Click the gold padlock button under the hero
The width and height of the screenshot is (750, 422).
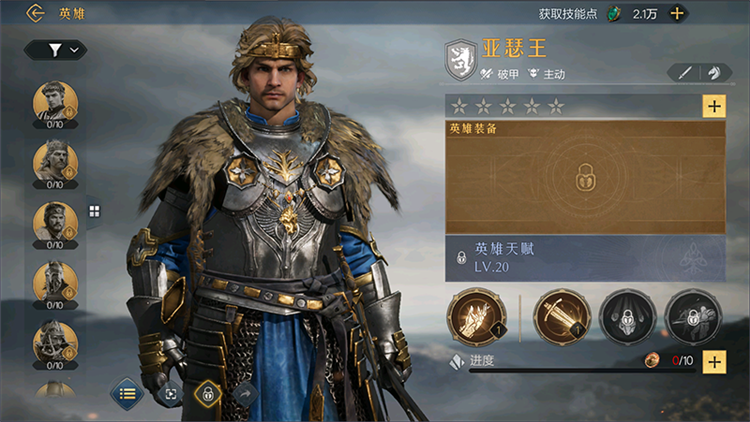(207, 394)
